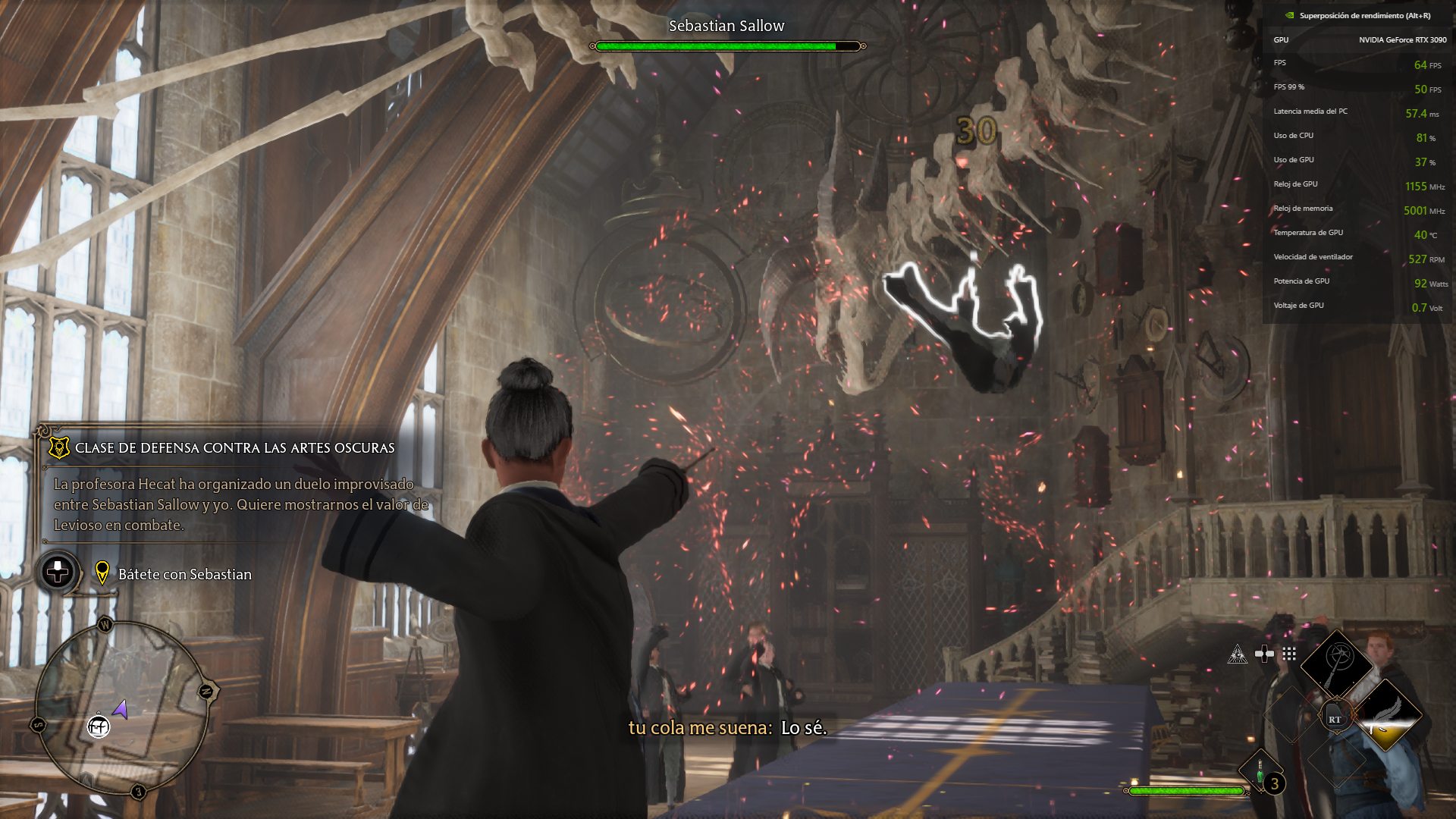Image resolution: width=1456 pixels, height=819 pixels.
Task: Click the Bátete con Sebastian objective
Action: point(184,575)
